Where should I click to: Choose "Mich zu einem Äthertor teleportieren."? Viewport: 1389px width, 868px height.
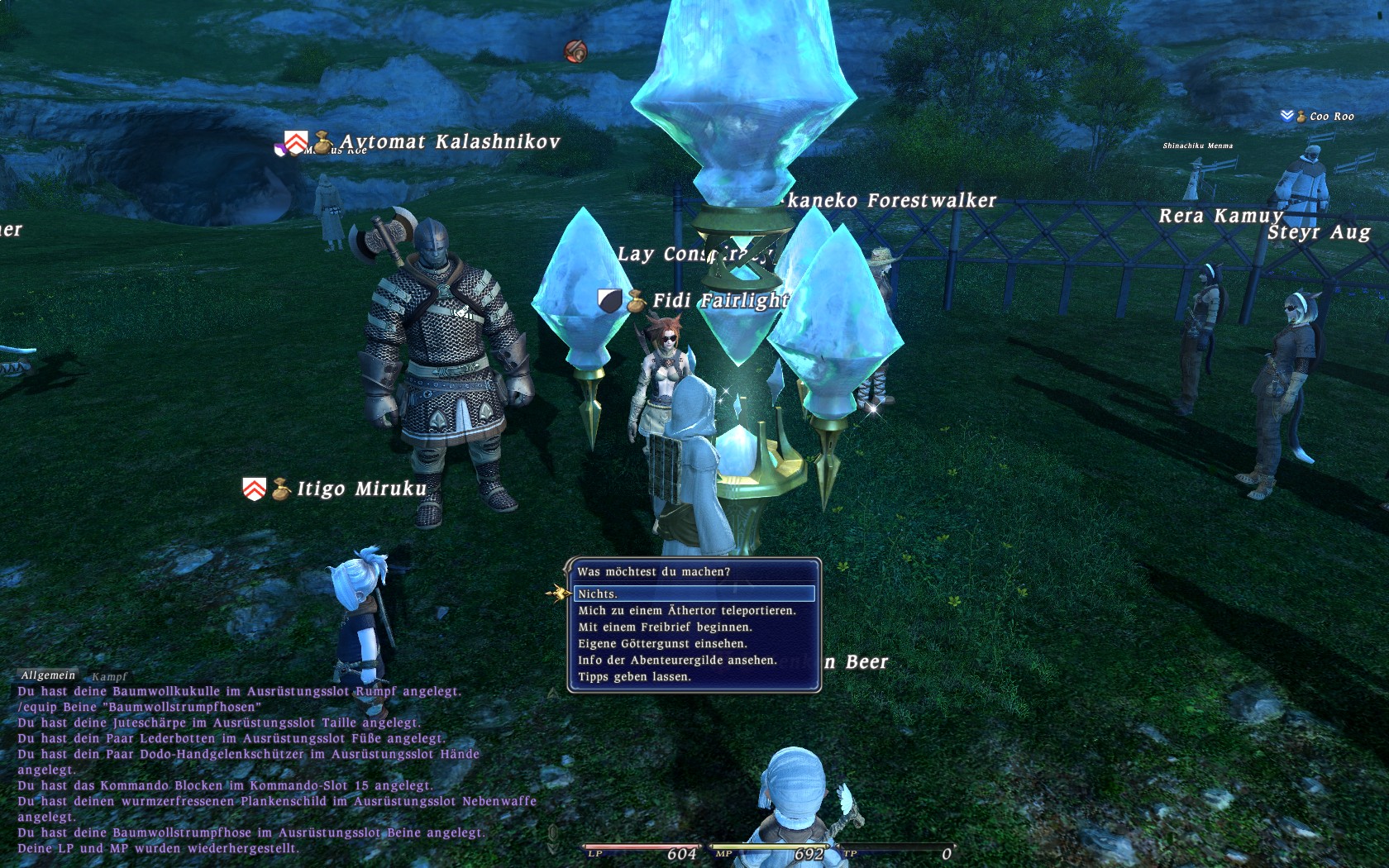pos(686,611)
